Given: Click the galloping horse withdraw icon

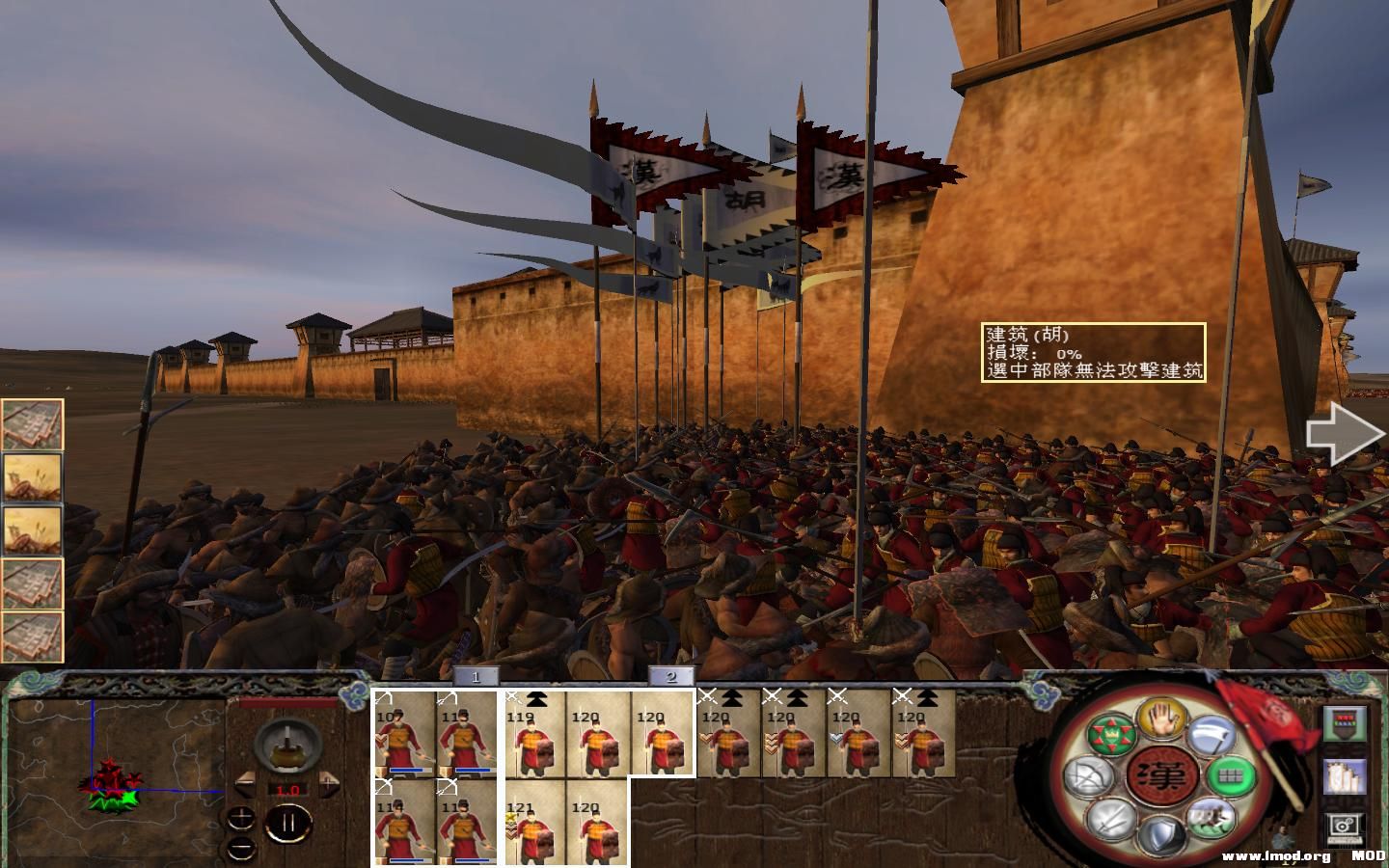Looking at the screenshot, I should [x=1210, y=818].
